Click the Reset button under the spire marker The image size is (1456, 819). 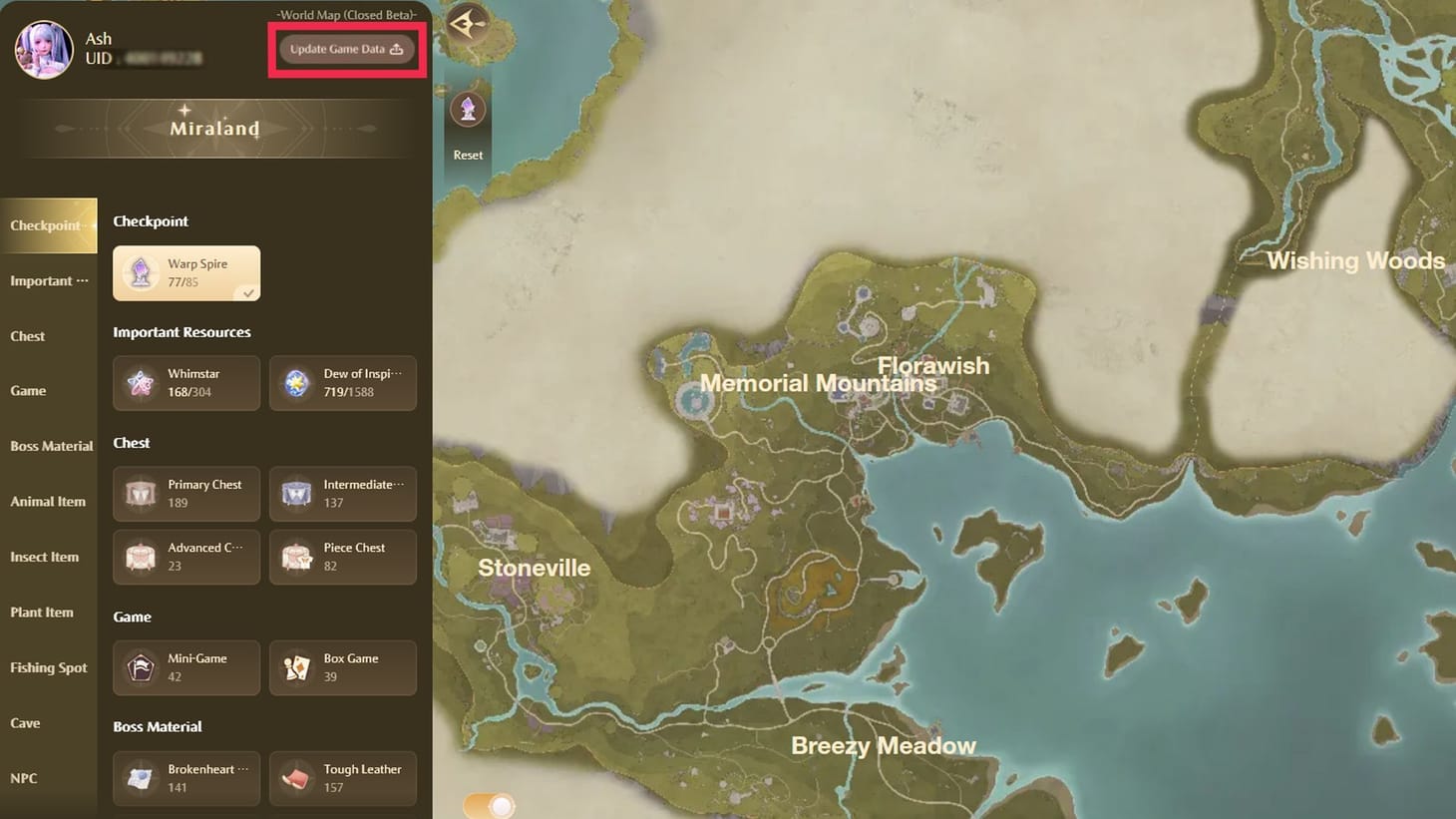[468, 155]
